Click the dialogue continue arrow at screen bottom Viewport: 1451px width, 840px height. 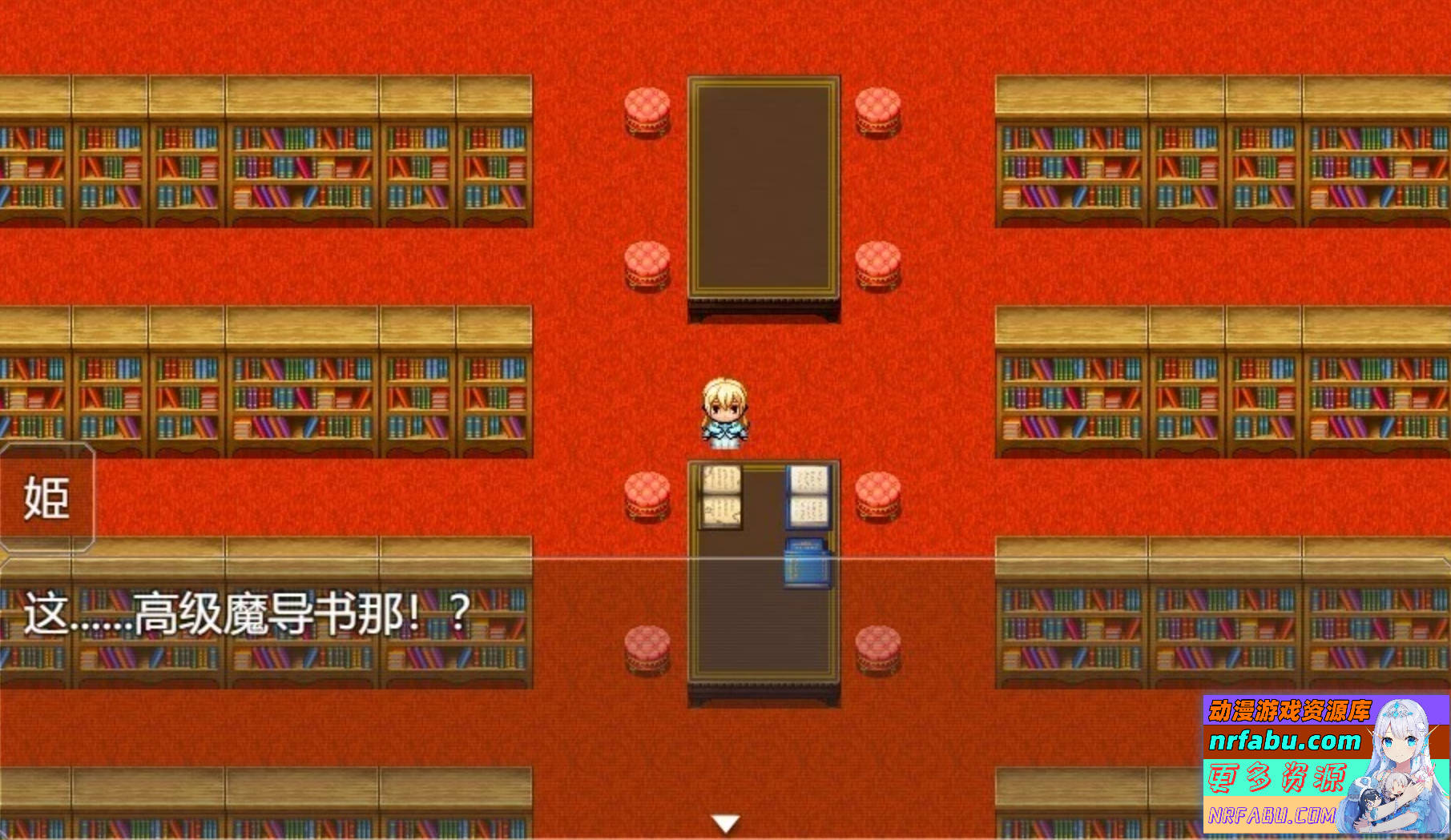[x=725, y=821]
